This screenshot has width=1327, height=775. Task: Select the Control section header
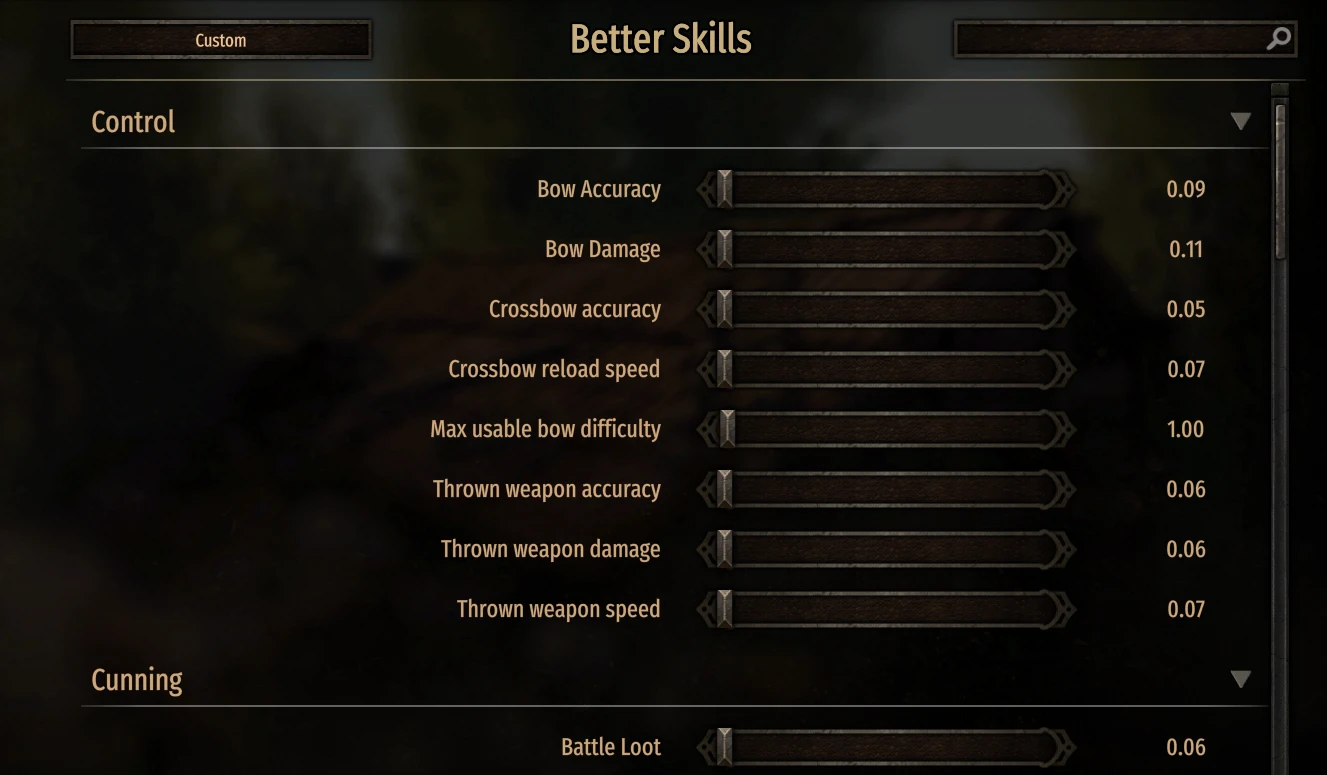tap(133, 122)
